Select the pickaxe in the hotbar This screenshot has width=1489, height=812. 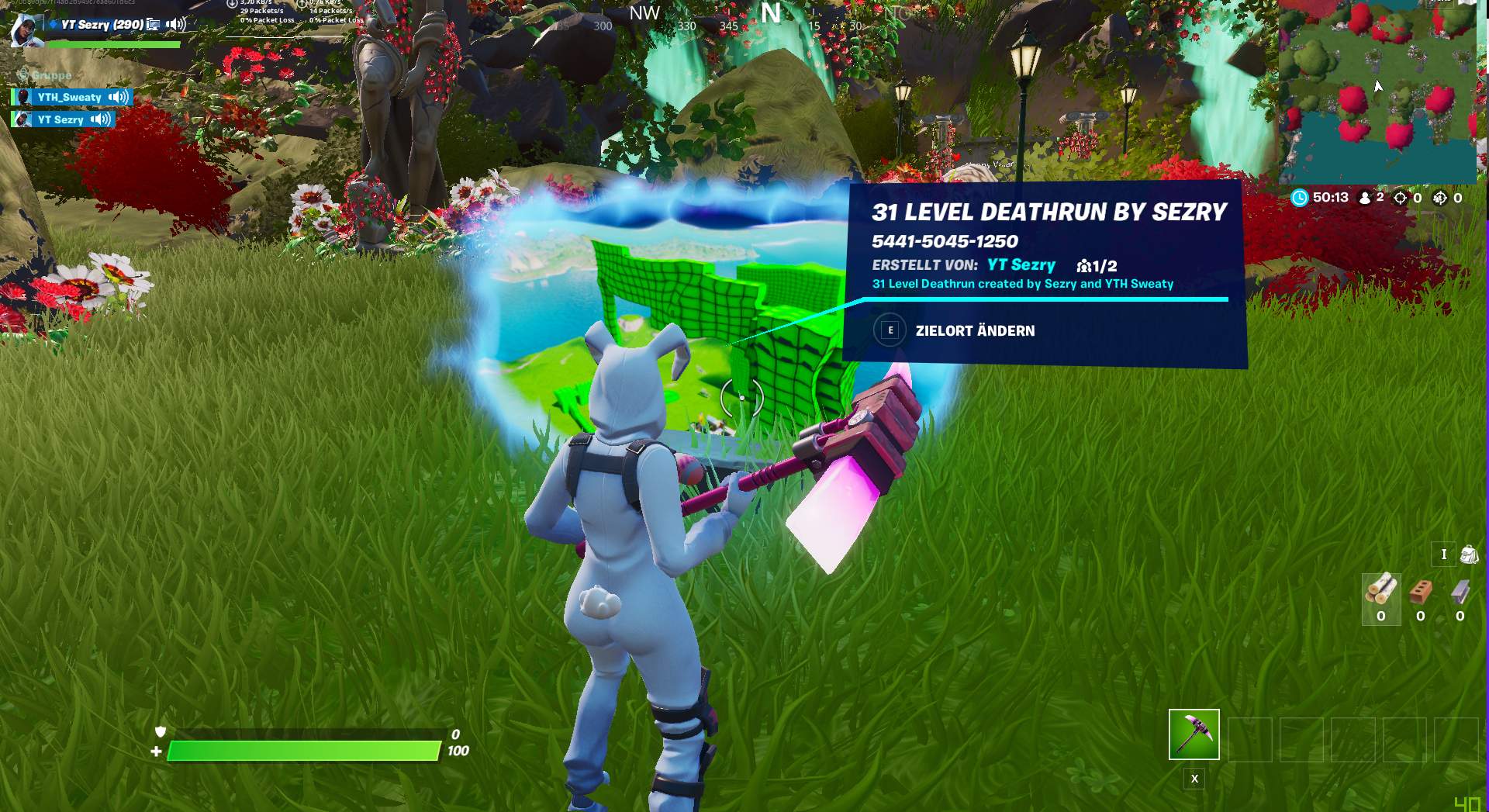(1194, 733)
